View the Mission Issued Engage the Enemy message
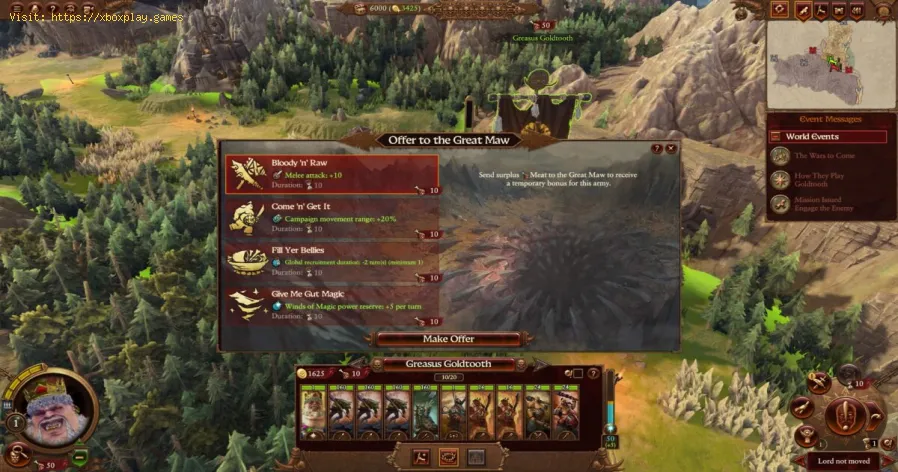 tap(827, 204)
